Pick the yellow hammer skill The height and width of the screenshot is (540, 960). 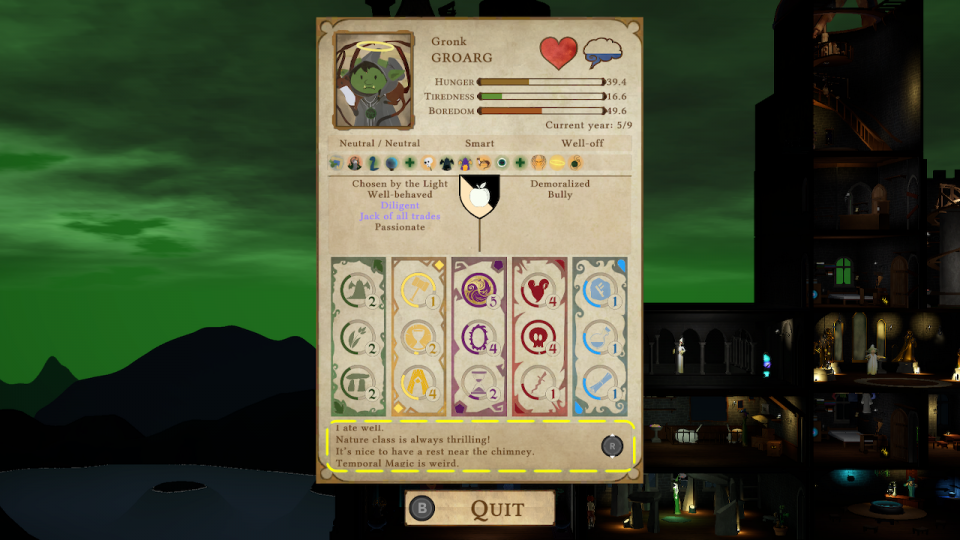click(416, 289)
